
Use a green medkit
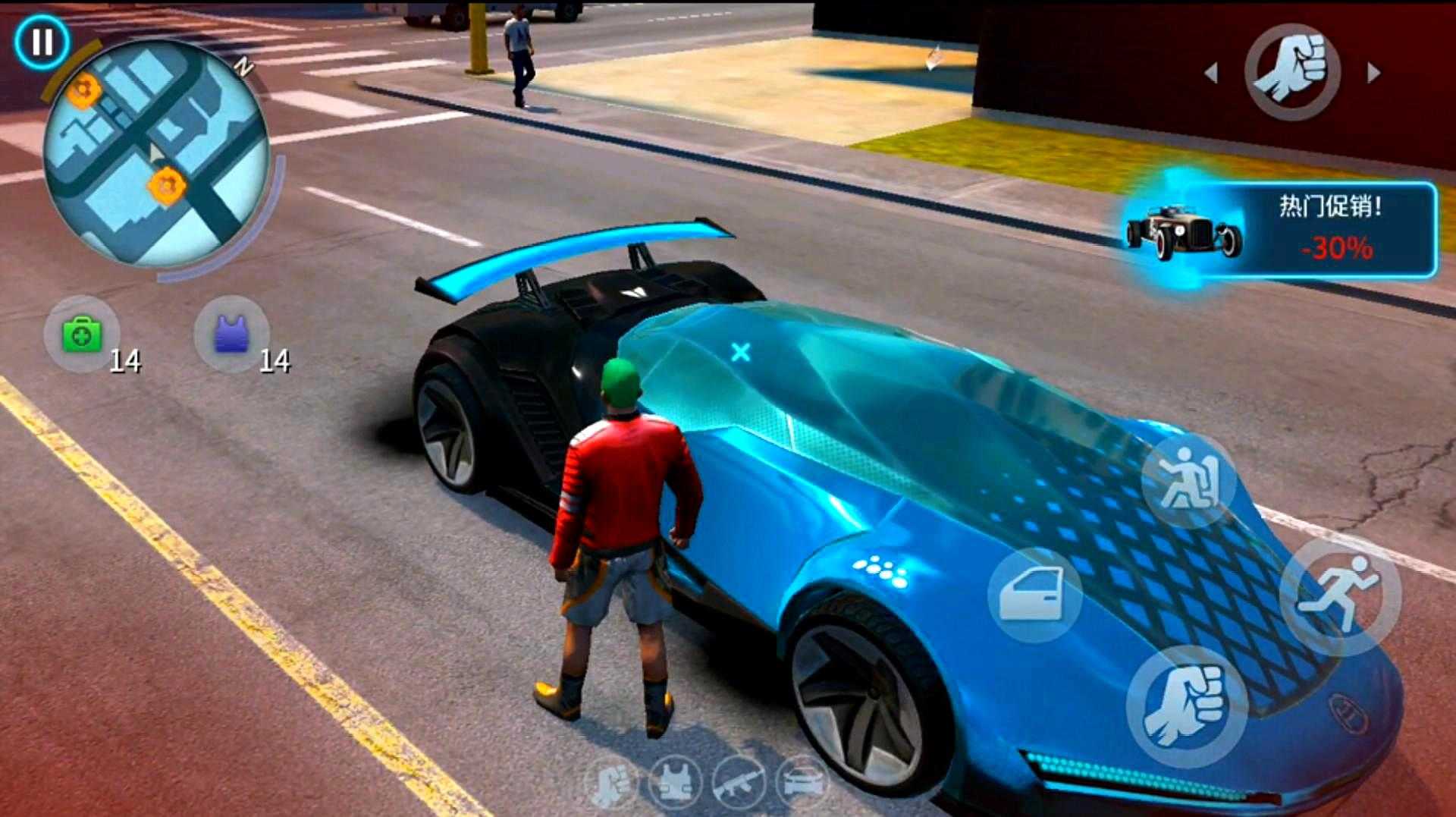point(82,335)
